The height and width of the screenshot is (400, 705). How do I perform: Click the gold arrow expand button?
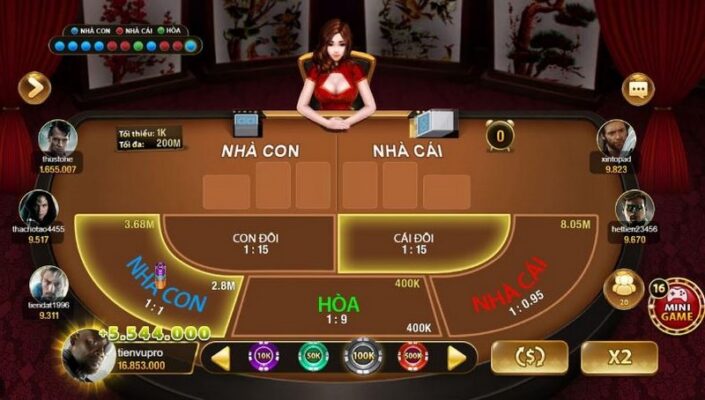(34, 88)
